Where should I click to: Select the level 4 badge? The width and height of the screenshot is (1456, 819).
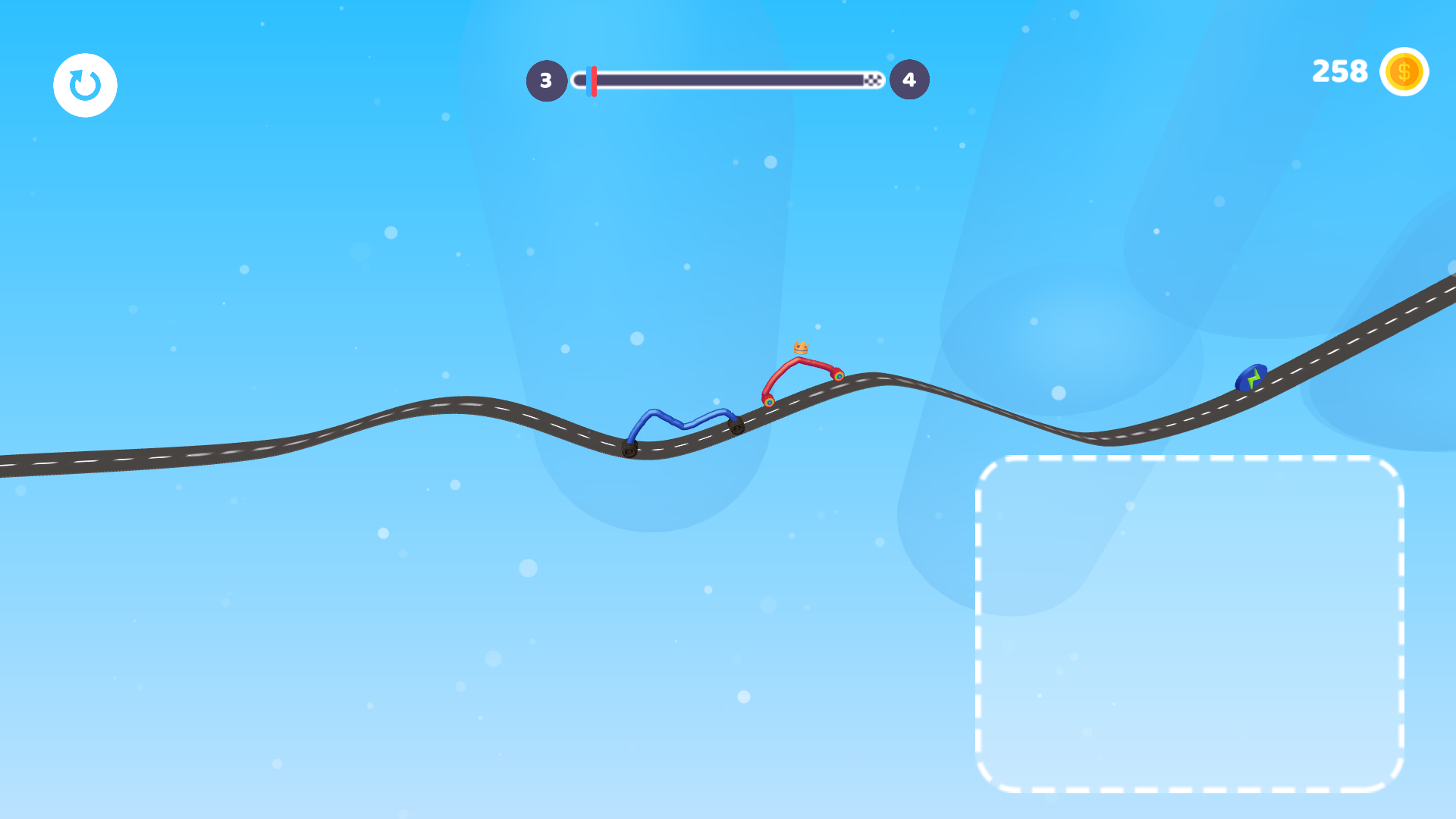tap(908, 79)
